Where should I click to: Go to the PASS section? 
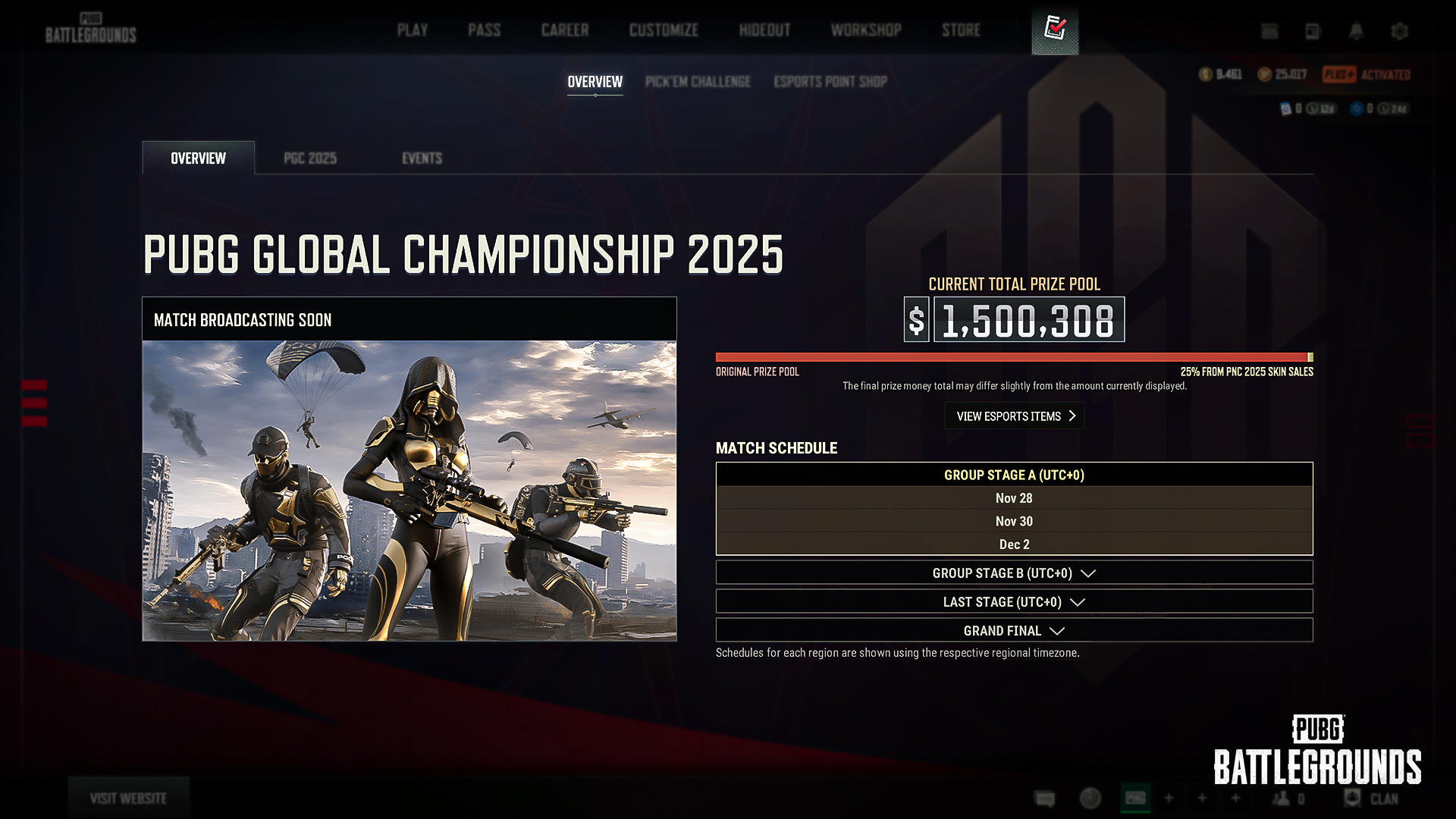(484, 30)
